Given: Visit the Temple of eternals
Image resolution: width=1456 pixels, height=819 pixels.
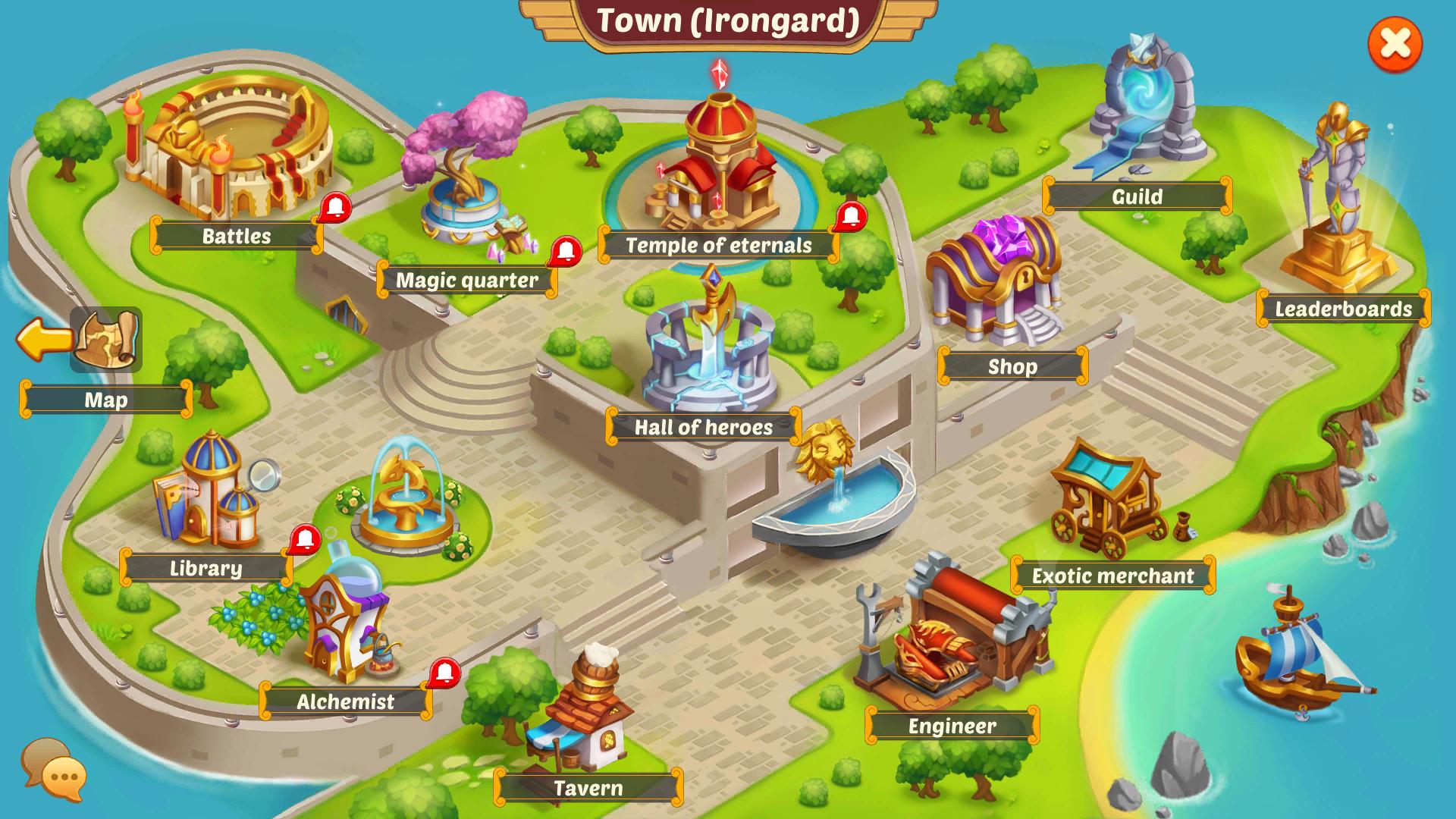Looking at the screenshot, I should pos(718,245).
